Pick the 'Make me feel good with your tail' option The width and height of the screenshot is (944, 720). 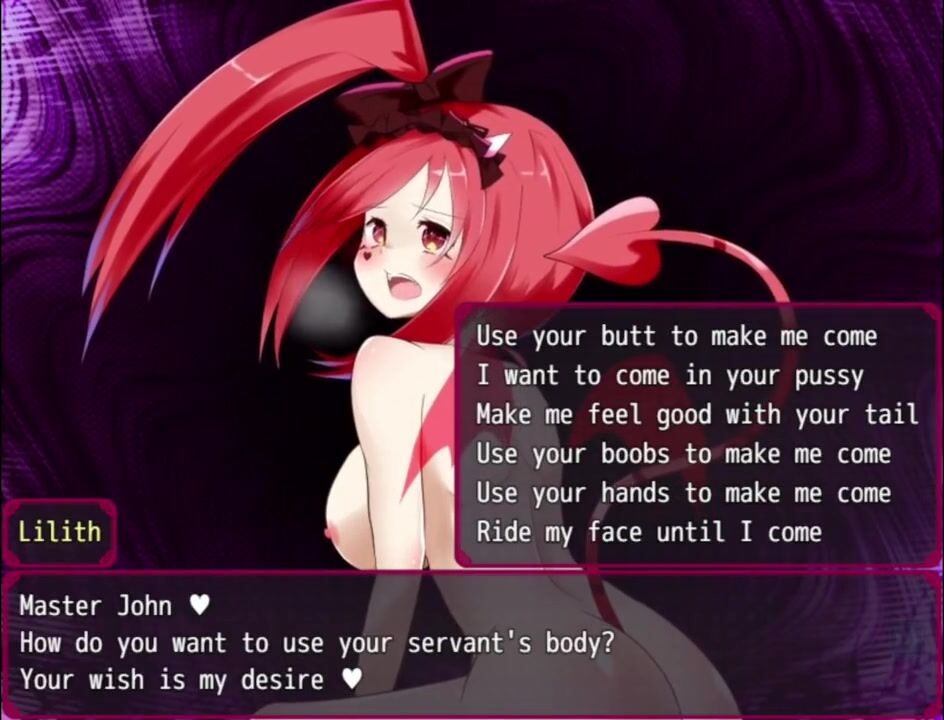(x=696, y=414)
